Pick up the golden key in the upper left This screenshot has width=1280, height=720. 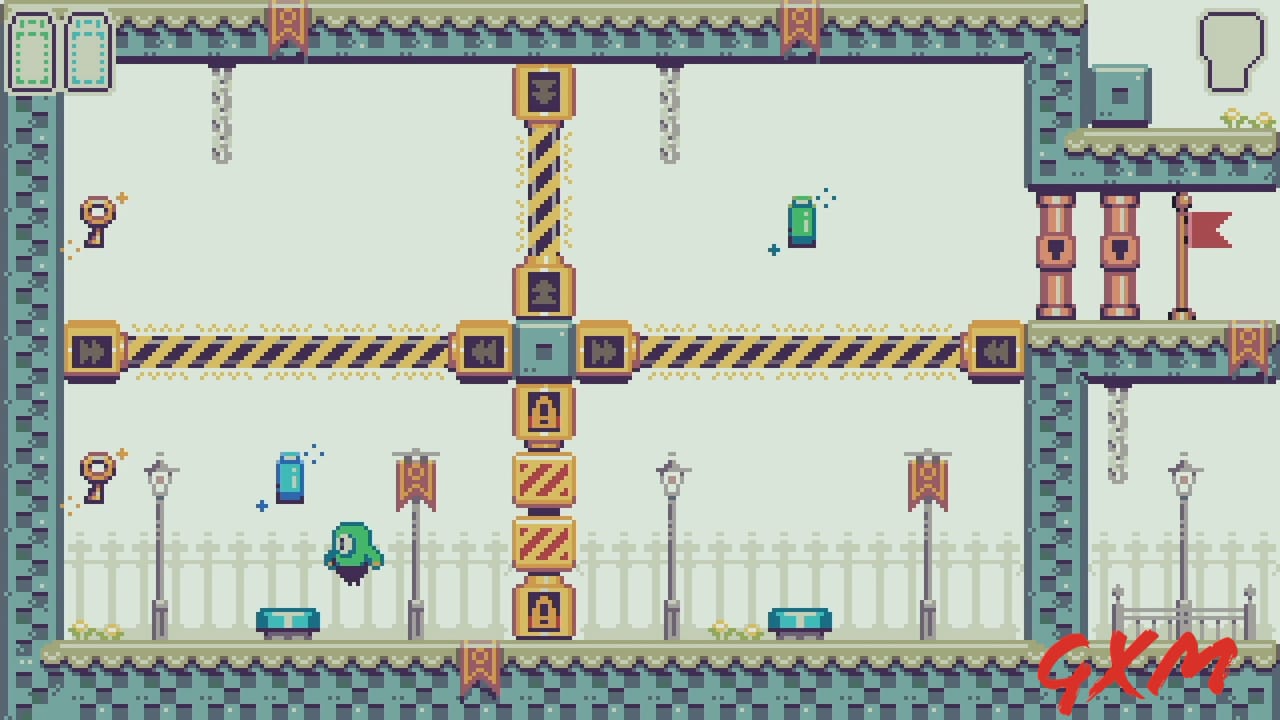[x=97, y=213]
